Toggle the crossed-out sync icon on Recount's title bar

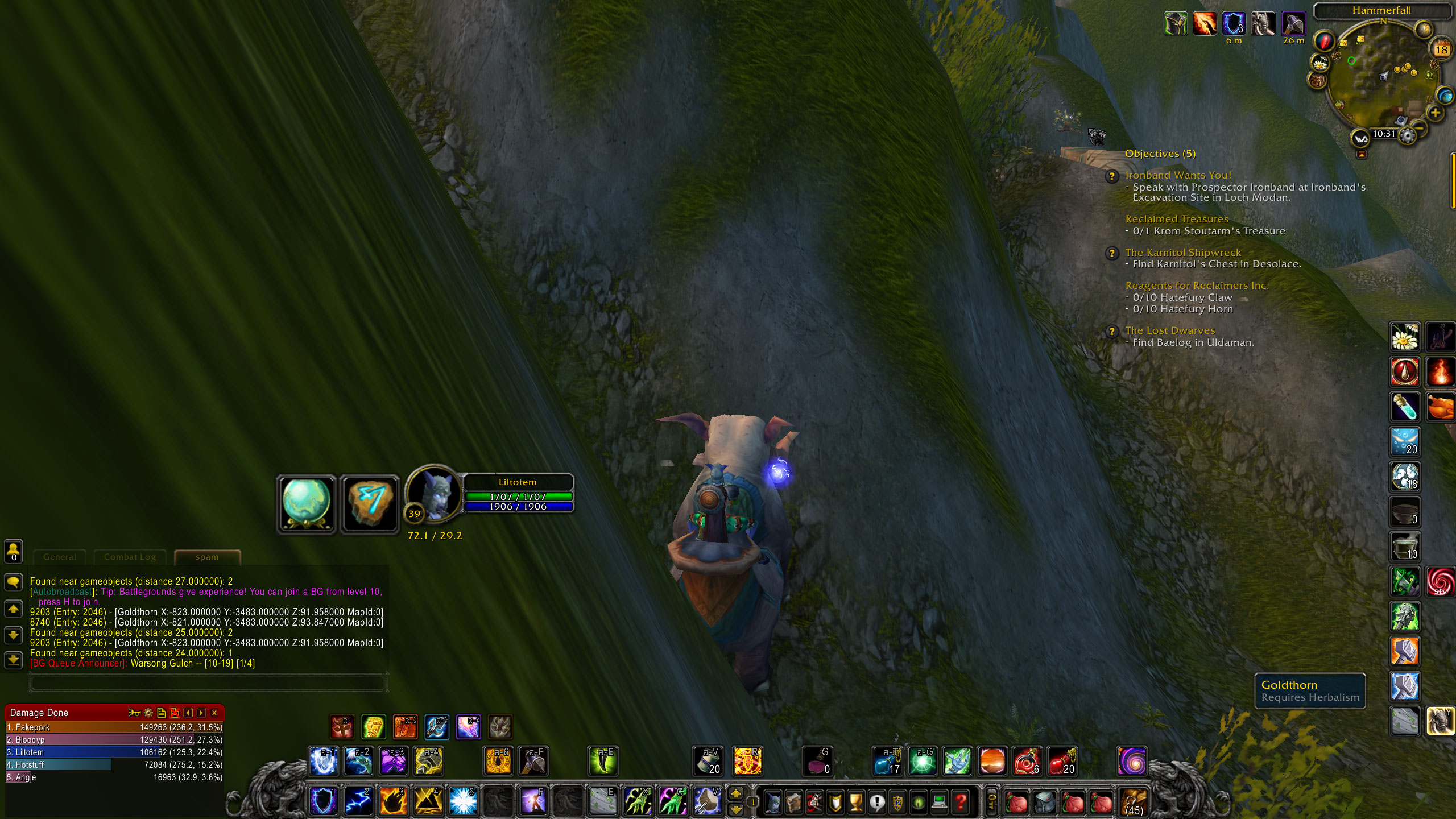176,712
